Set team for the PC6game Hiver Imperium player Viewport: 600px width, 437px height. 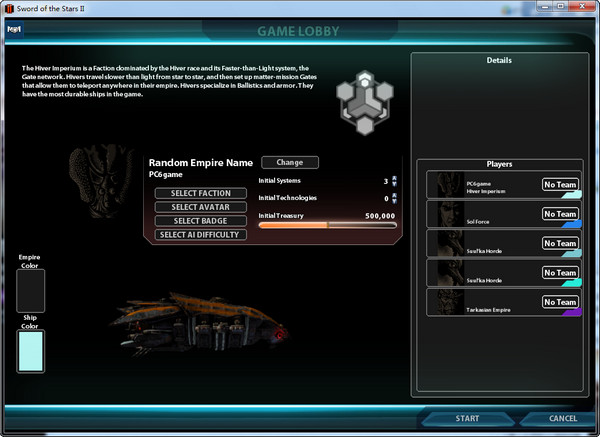point(560,185)
